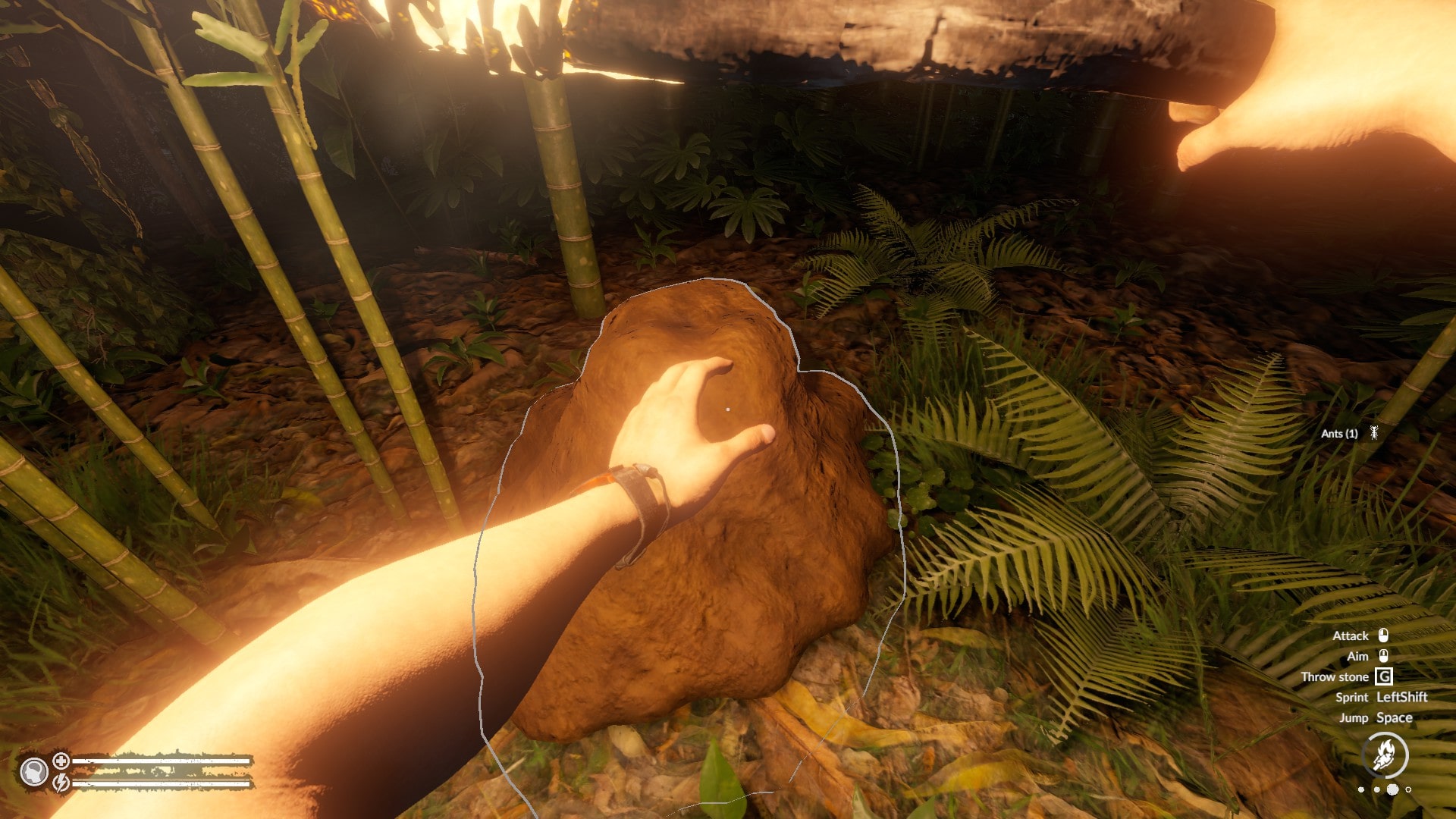The image size is (1456, 819).
Task: Click the Ants (1) pickup notification
Action: click(1348, 434)
